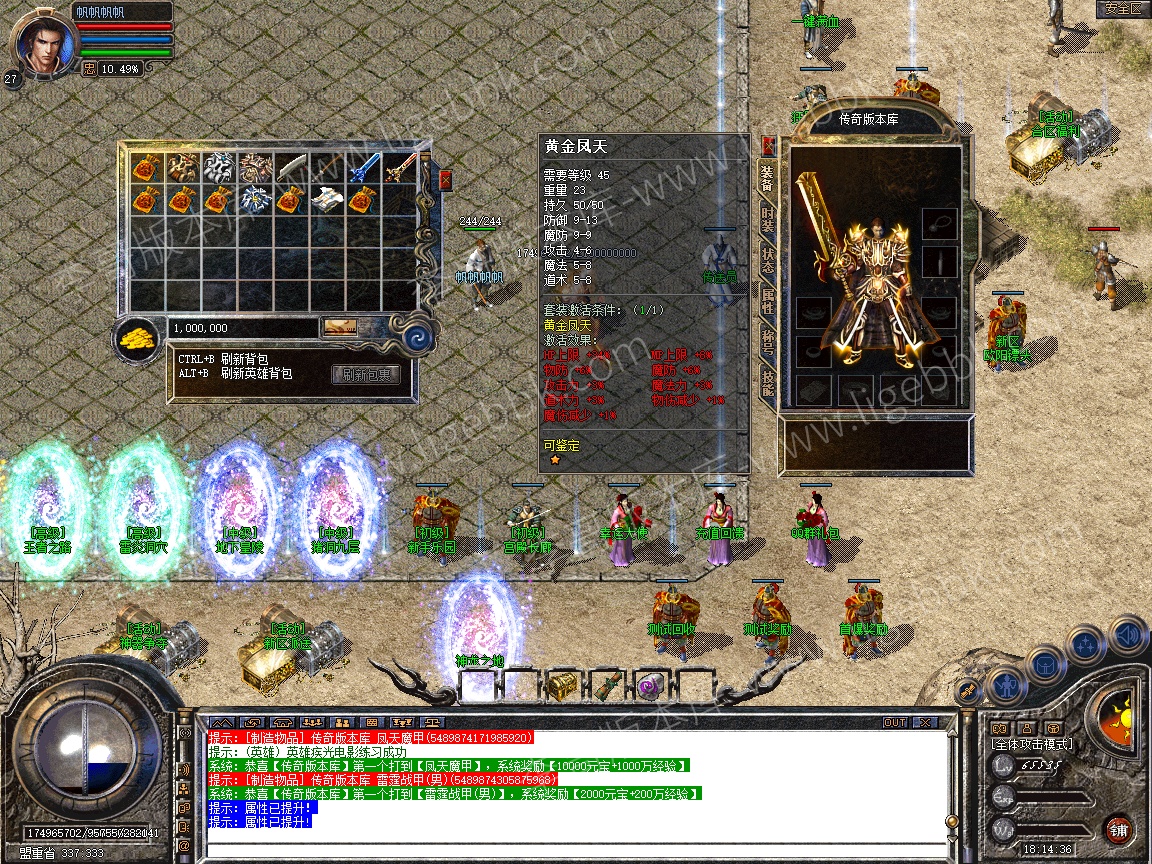This screenshot has height=864, width=1152.
Task: Select the blue crystal sword in the bag
Action: (362, 167)
